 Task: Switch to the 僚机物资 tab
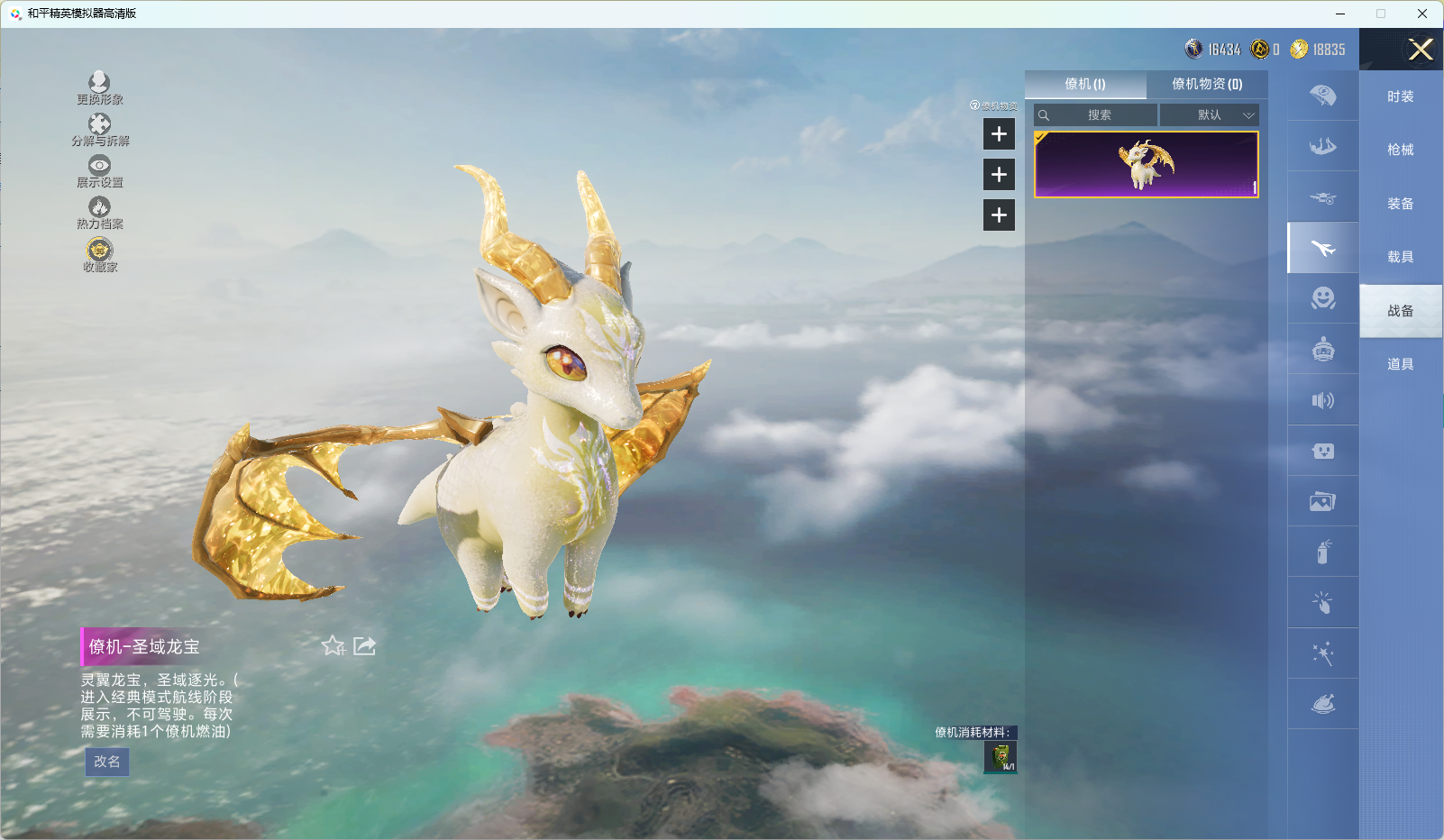click(1206, 84)
